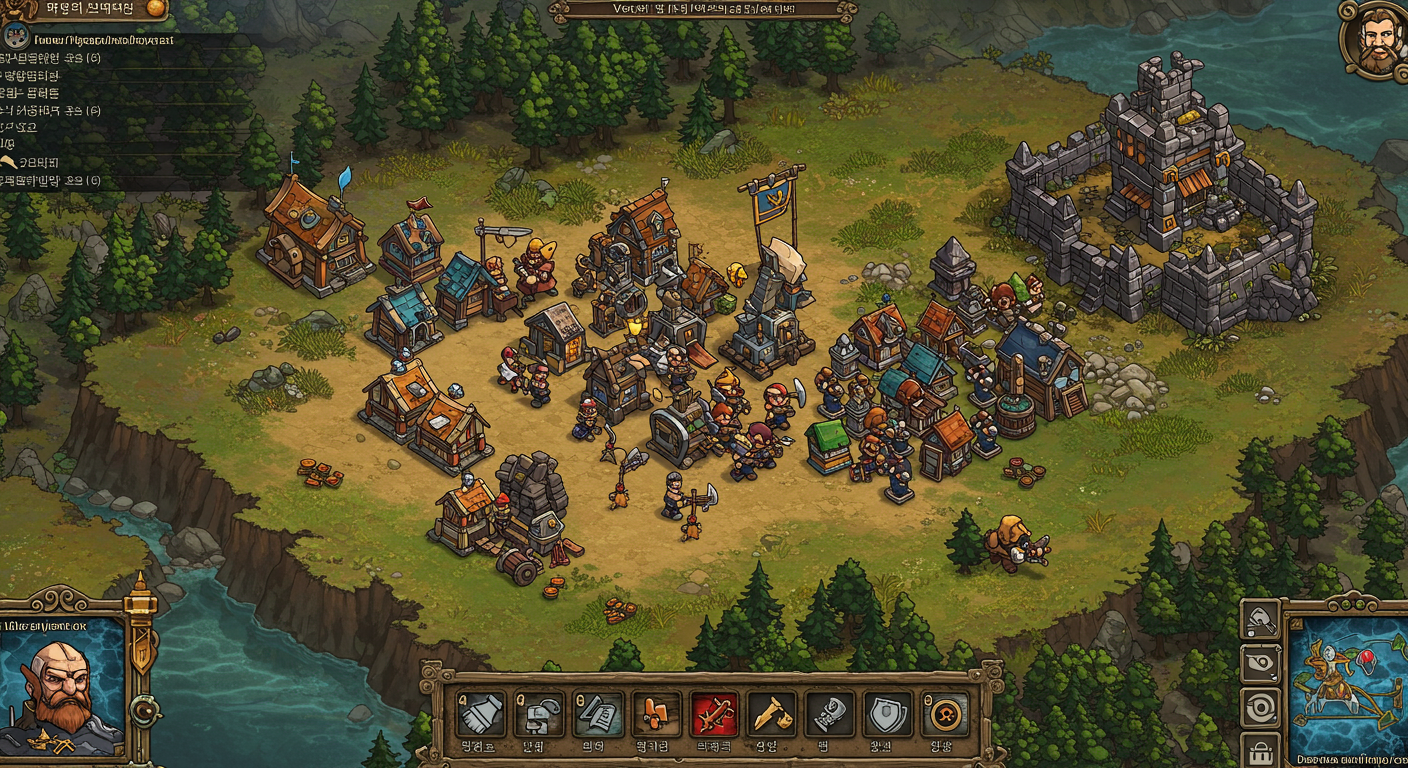Pick the golden axe action icon
This screenshot has height=768, width=1408.
[772, 714]
